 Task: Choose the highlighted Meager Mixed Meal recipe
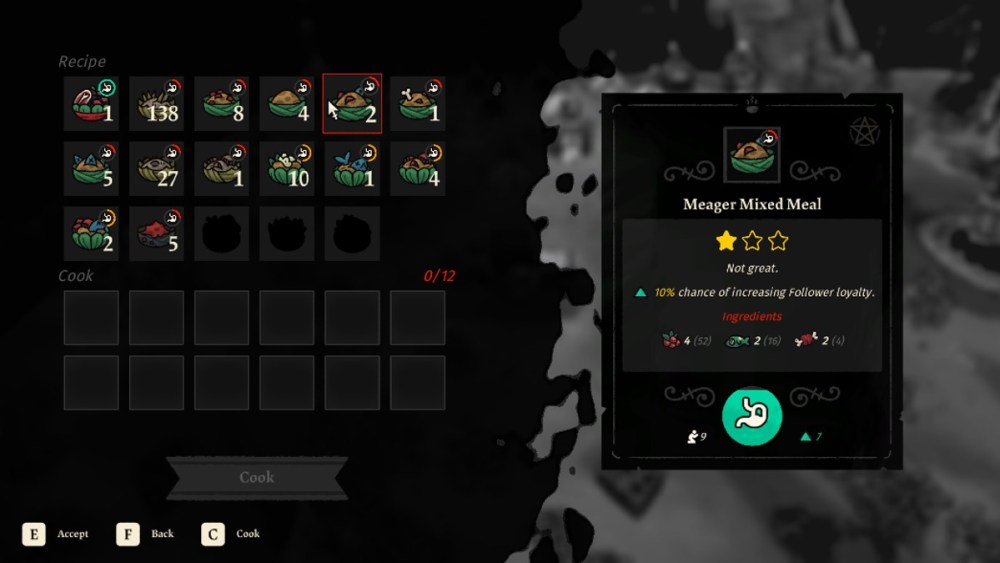[352, 103]
